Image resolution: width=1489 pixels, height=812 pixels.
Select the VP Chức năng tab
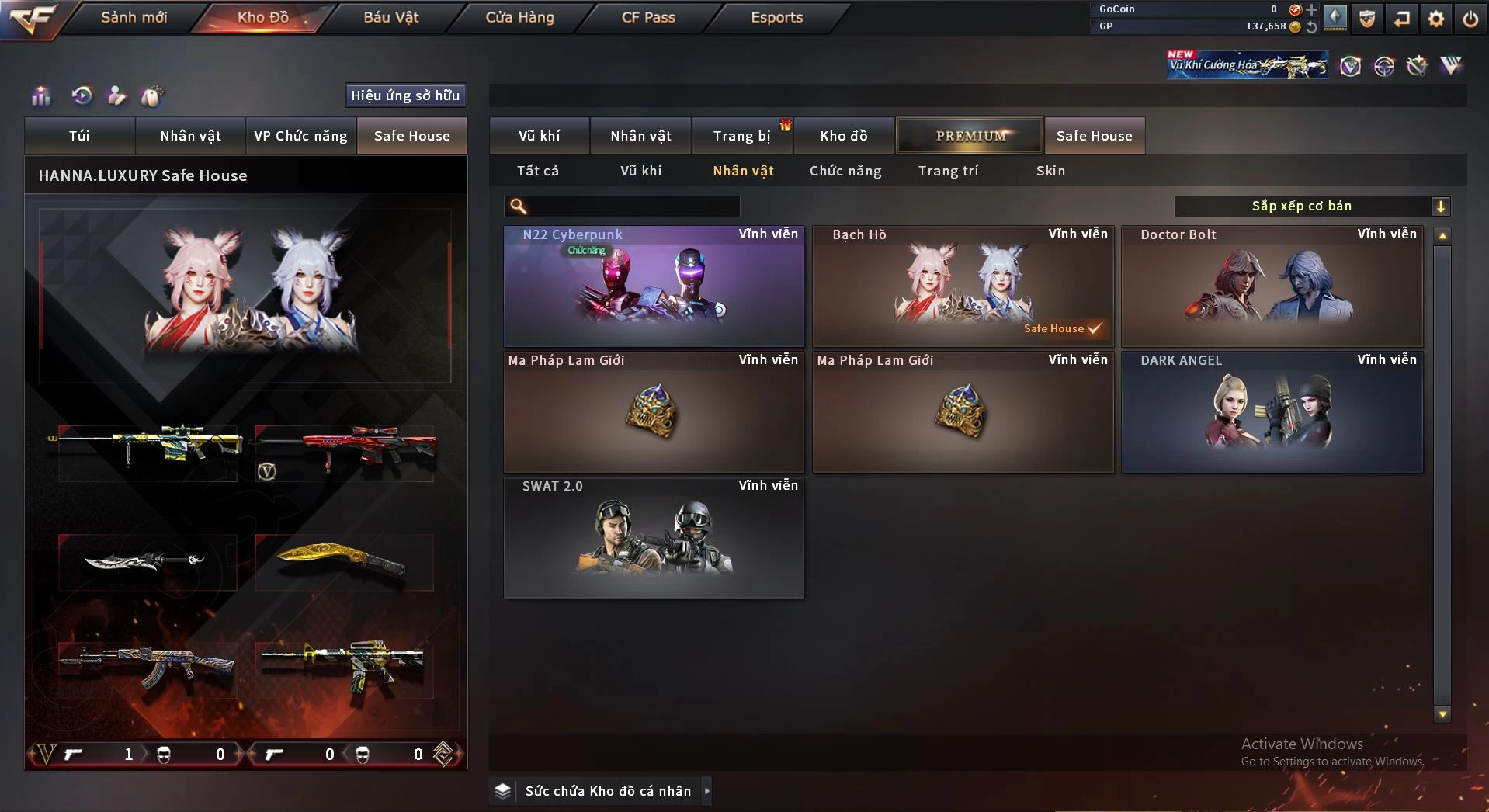(300, 136)
